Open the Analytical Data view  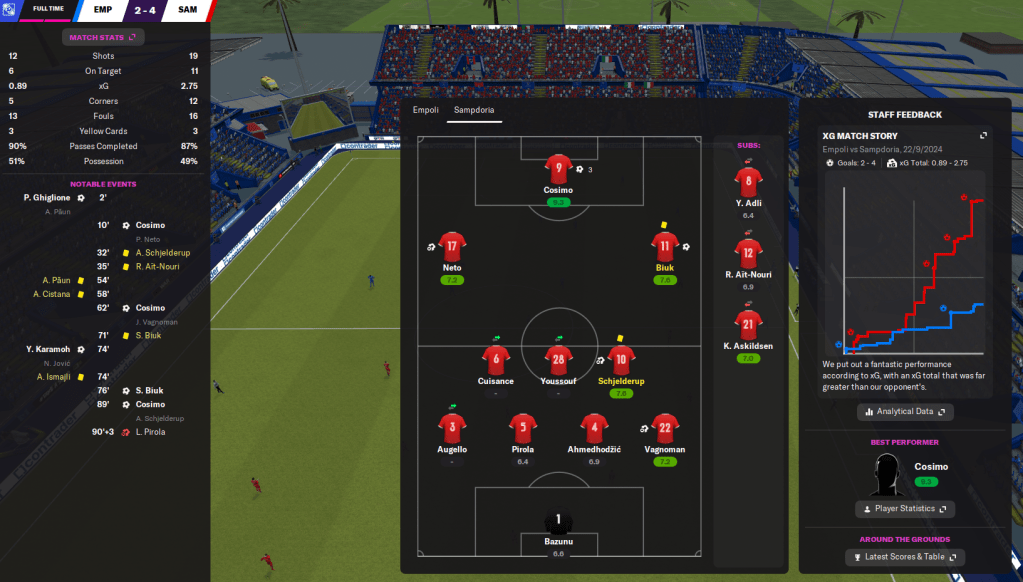(905, 411)
